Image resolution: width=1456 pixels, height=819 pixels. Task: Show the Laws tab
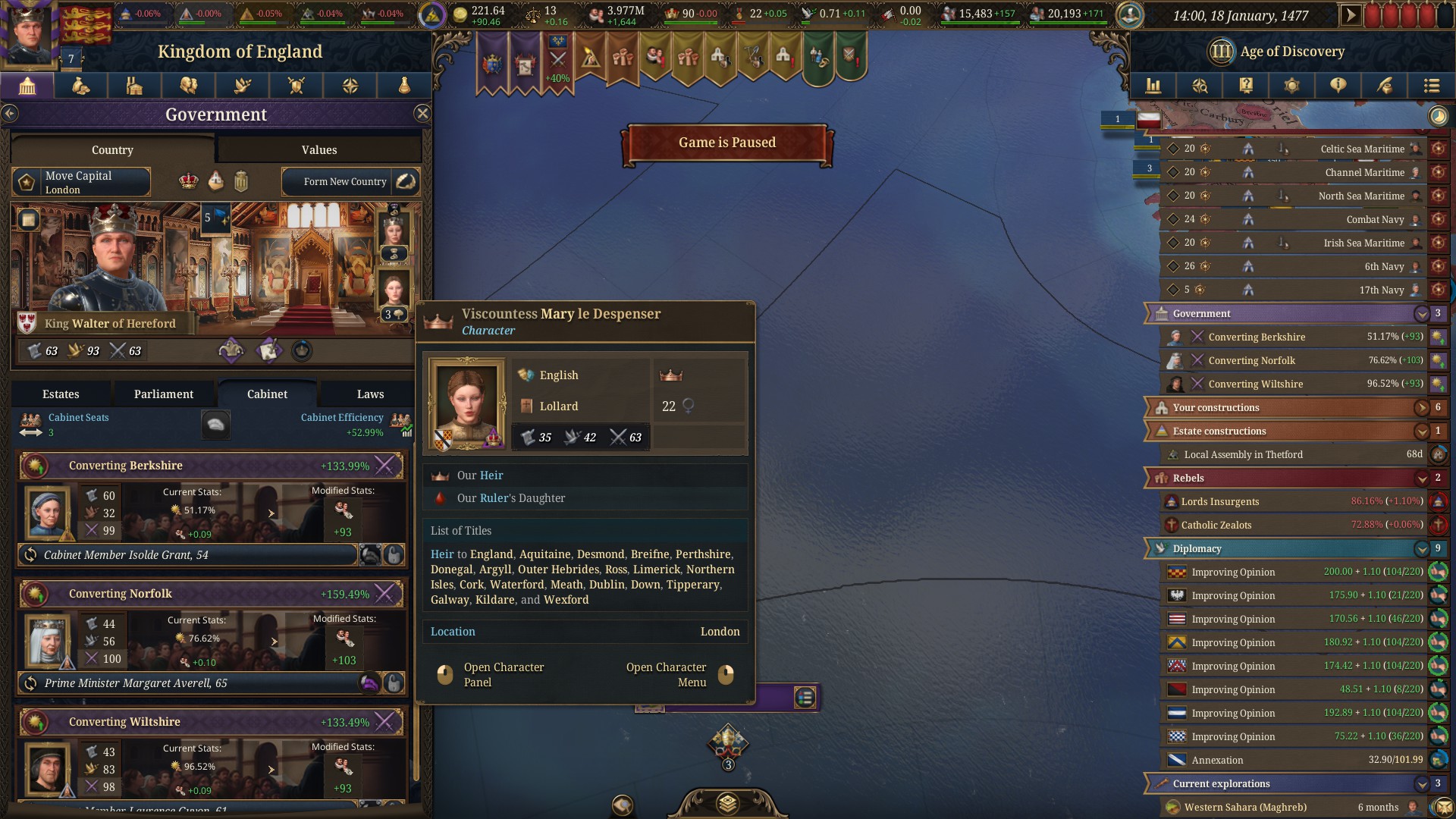(x=370, y=394)
